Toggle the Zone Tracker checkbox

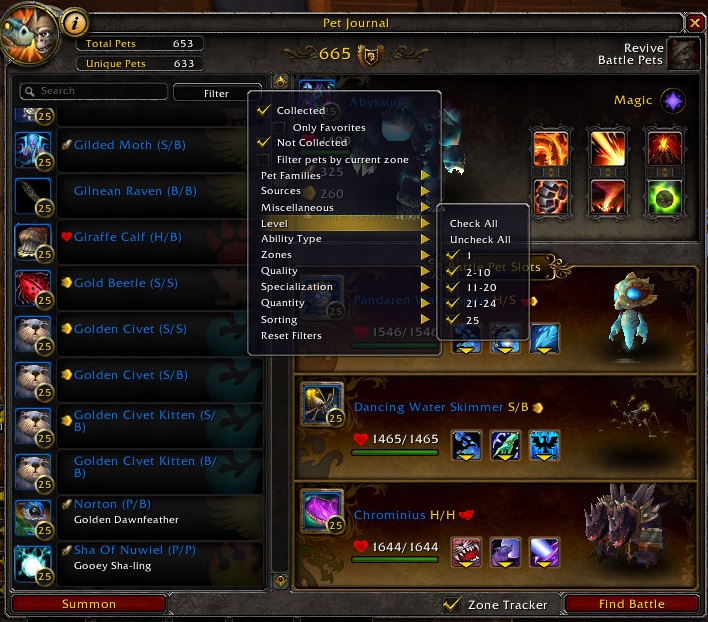[452, 604]
